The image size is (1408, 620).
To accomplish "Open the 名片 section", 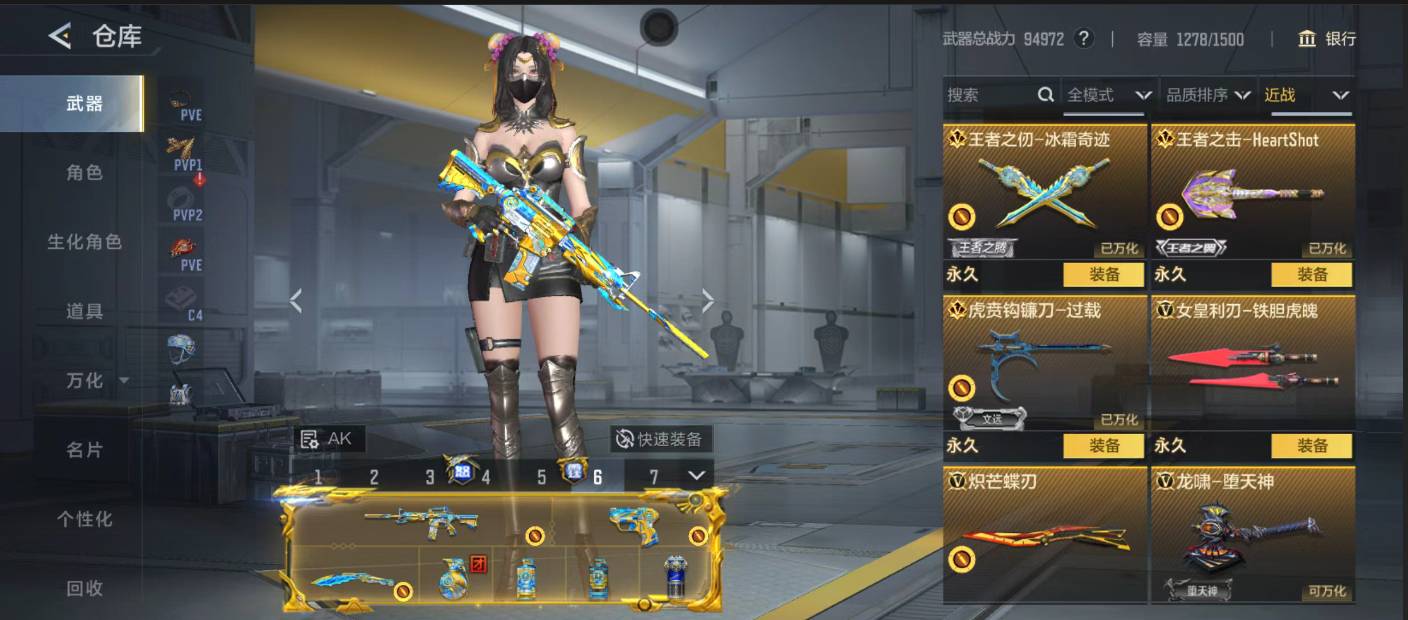I will pyautogui.click(x=84, y=450).
